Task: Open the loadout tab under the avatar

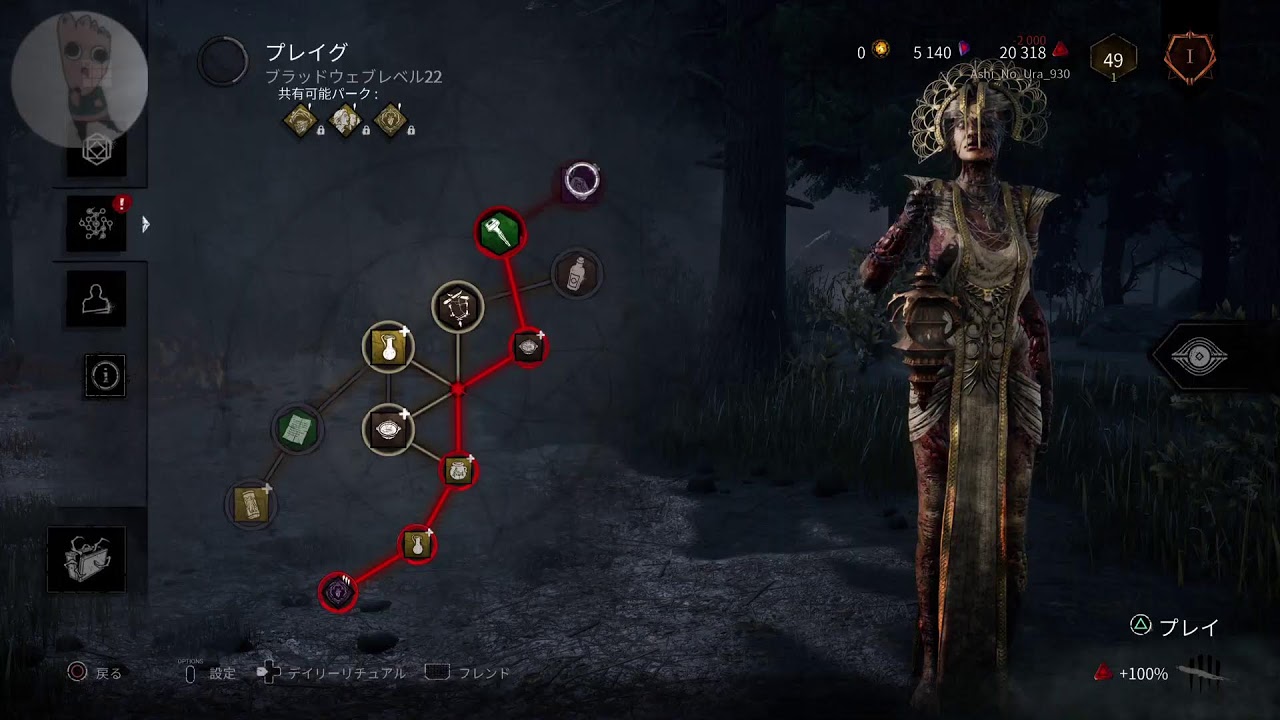Action: (x=97, y=152)
